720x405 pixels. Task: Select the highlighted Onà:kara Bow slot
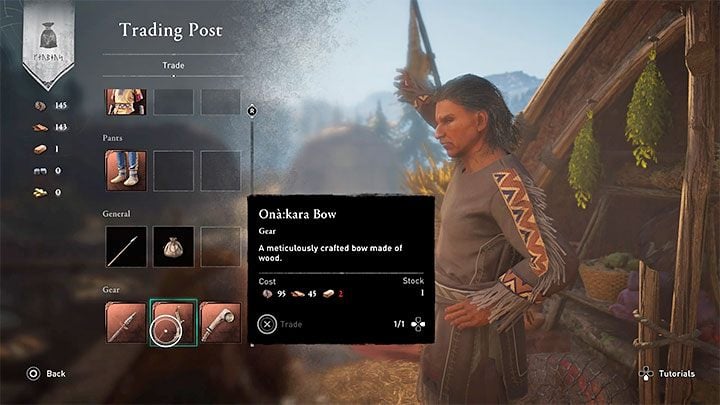173,322
